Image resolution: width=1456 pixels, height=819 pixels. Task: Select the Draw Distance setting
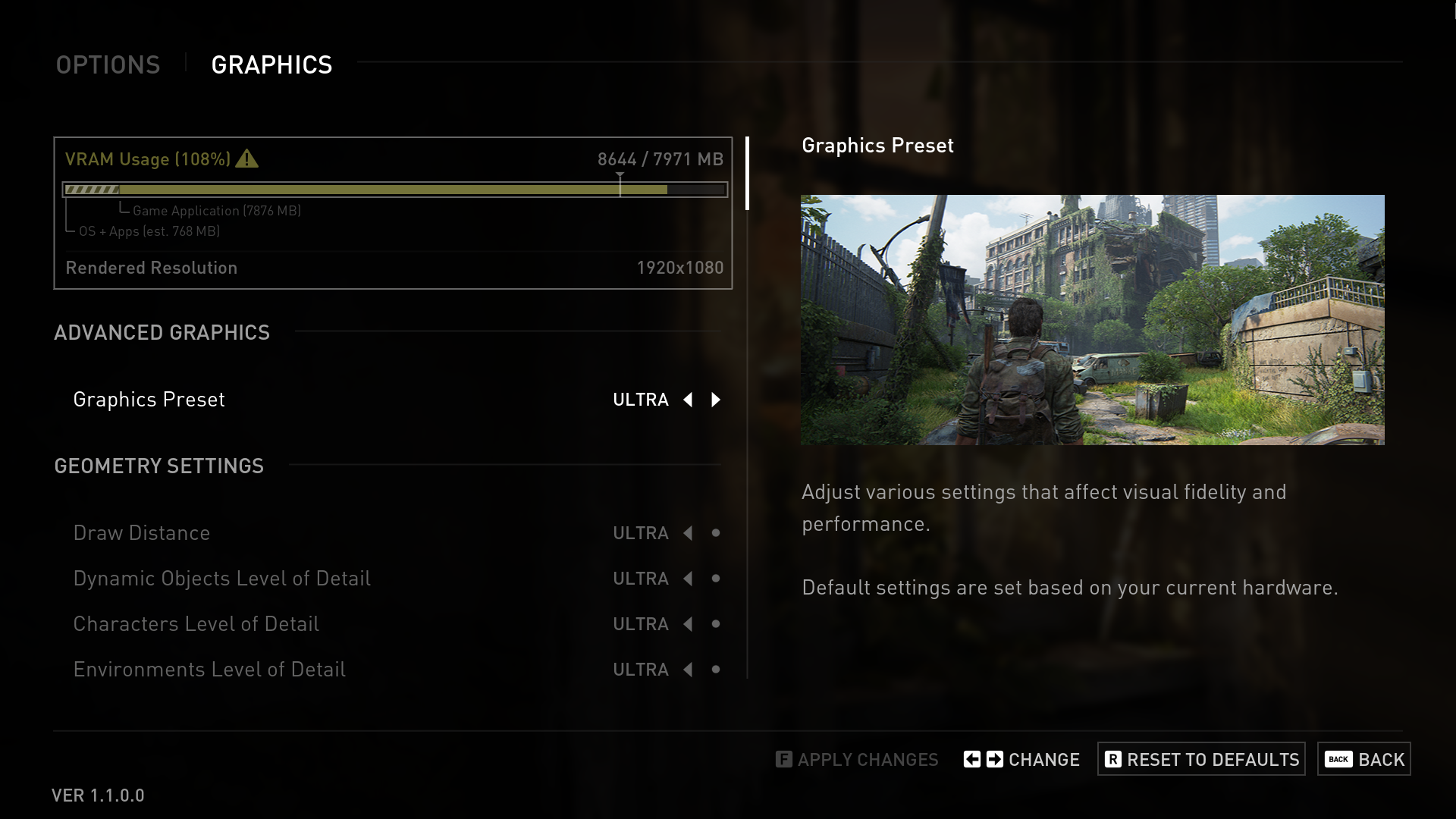tap(142, 533)
